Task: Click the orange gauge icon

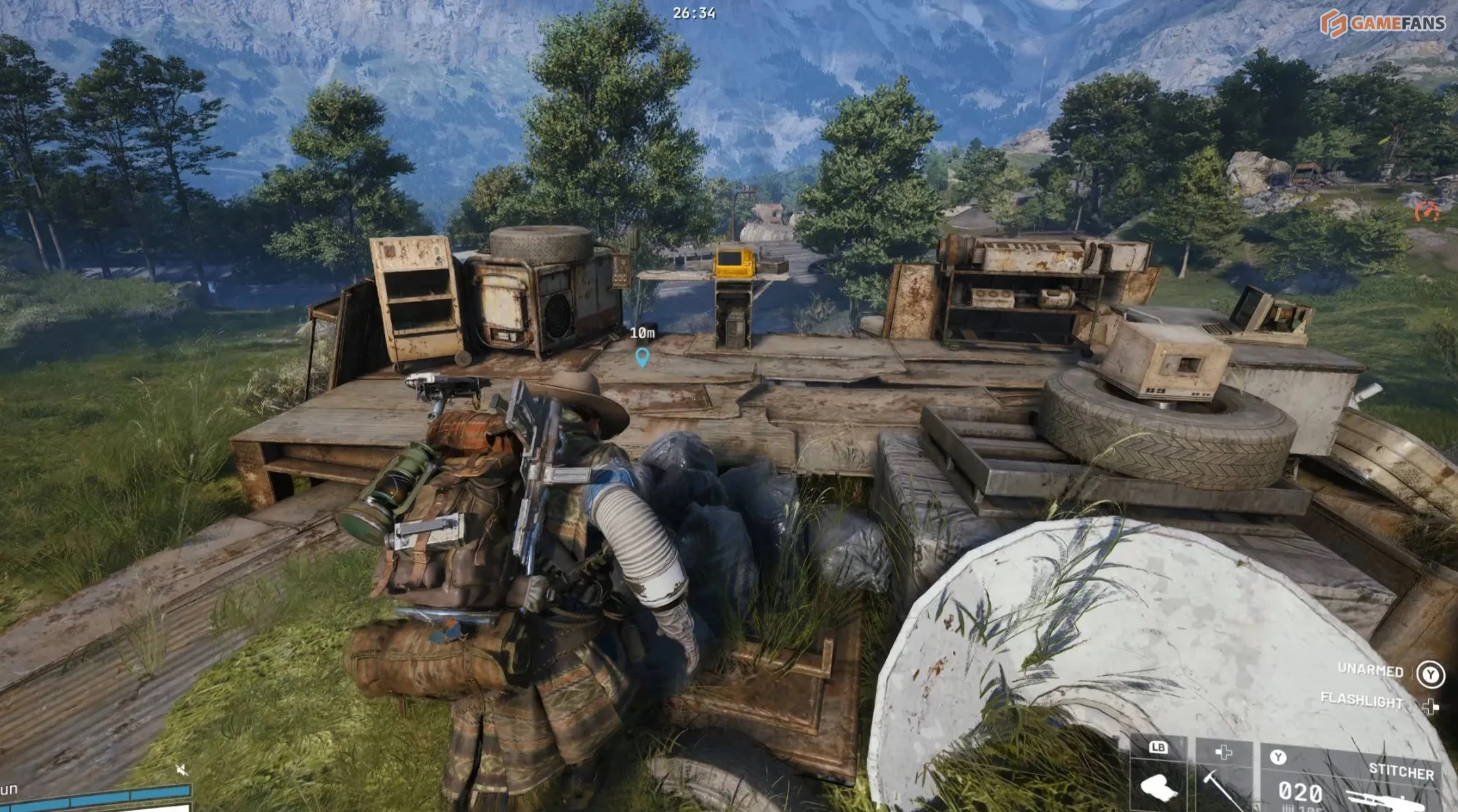Action: click(1427, 212)
